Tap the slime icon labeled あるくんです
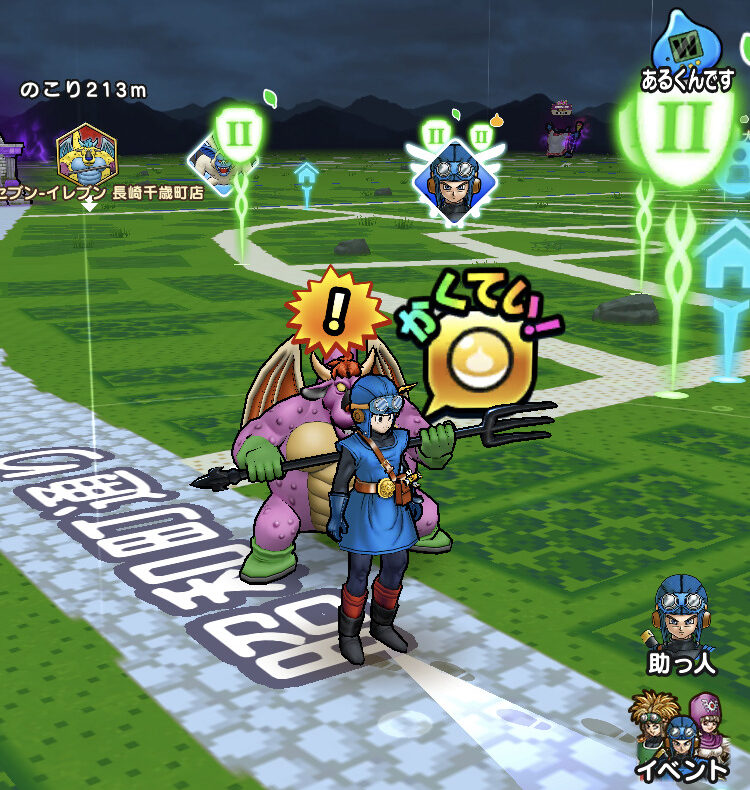750x790 pixels. [686, 50]
